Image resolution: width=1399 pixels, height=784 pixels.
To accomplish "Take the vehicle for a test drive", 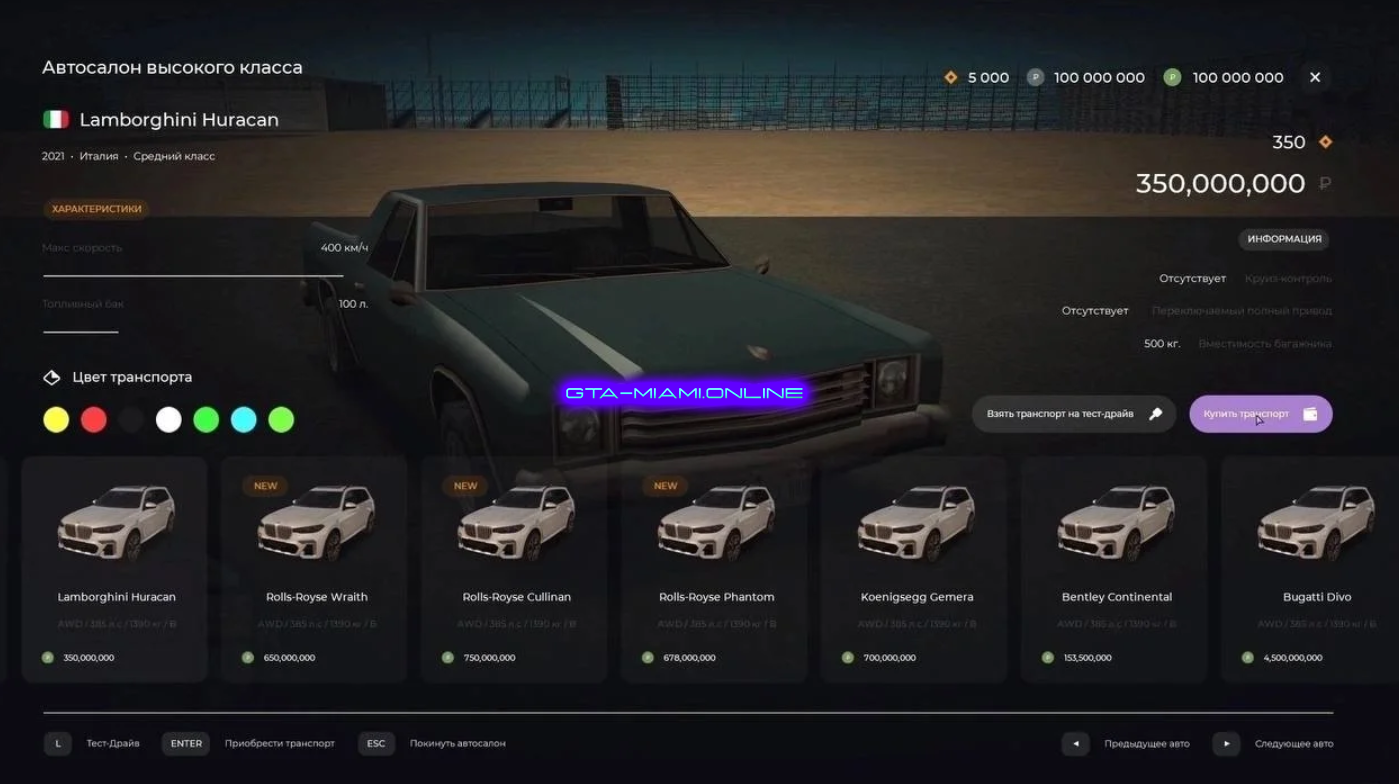I will 1073,414.
